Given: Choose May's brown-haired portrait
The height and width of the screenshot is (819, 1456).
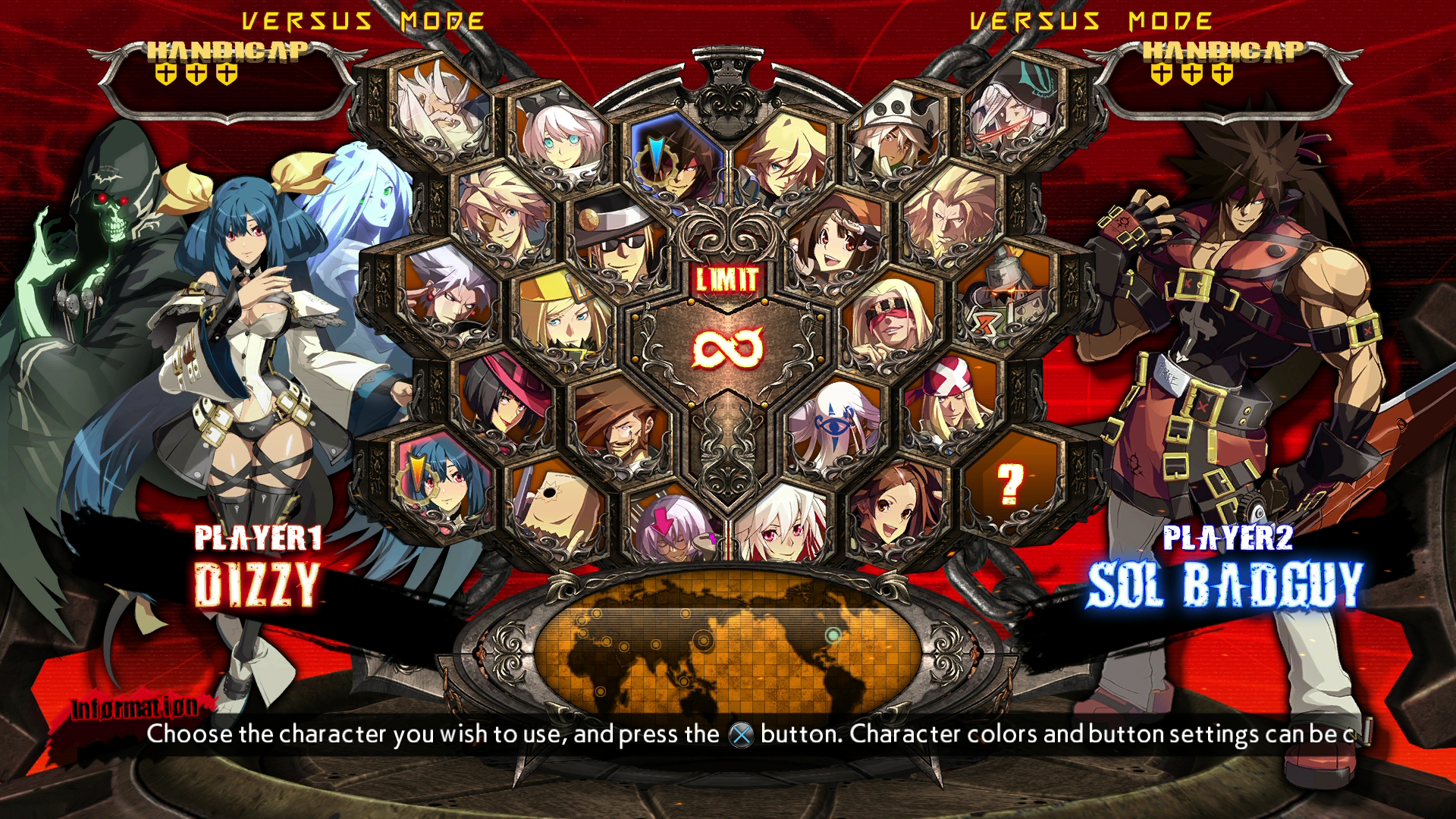Looking at the screenshot, I should point(834,239).
